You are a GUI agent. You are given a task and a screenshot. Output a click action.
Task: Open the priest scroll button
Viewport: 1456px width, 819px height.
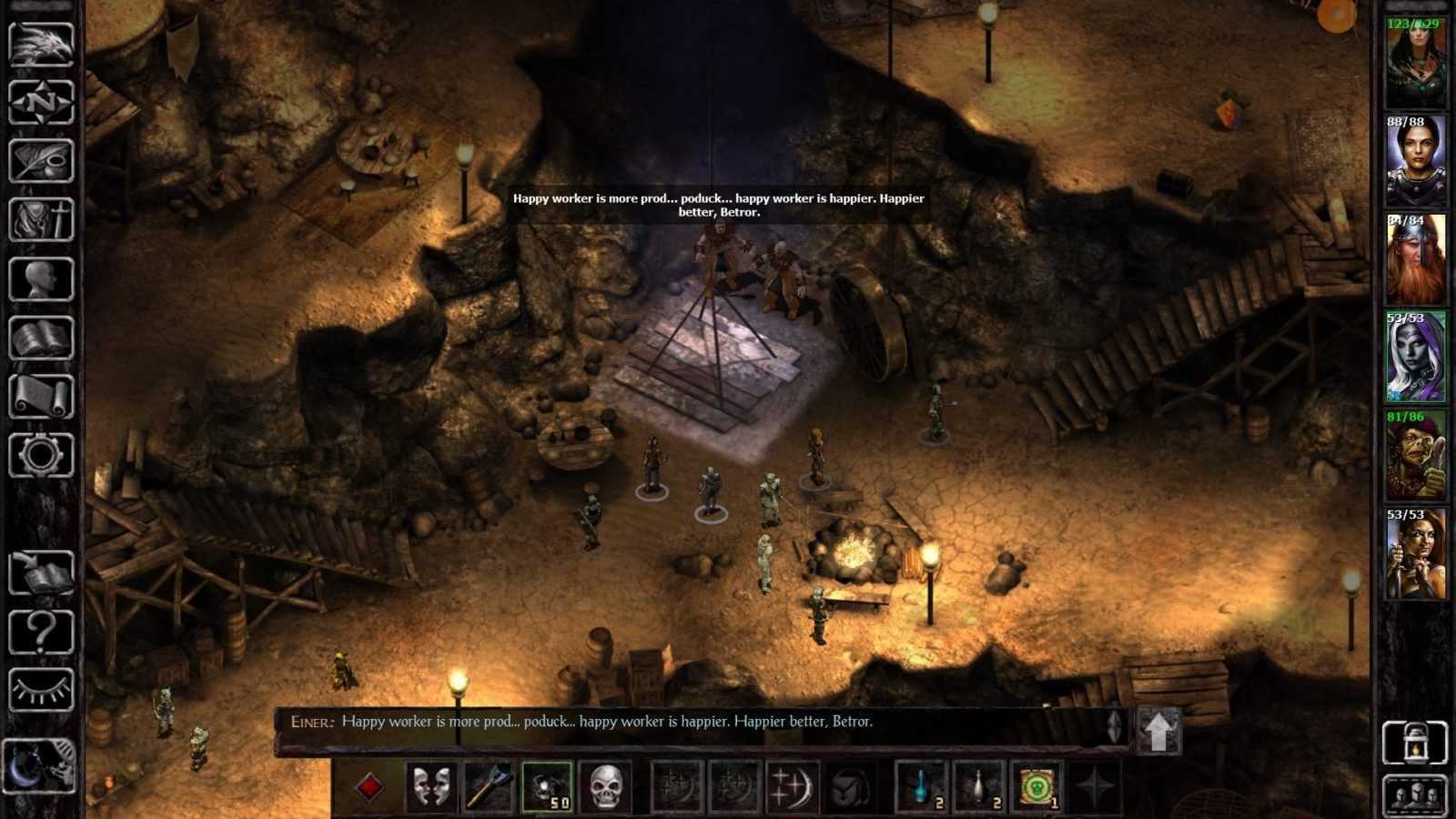pos(41,397)
